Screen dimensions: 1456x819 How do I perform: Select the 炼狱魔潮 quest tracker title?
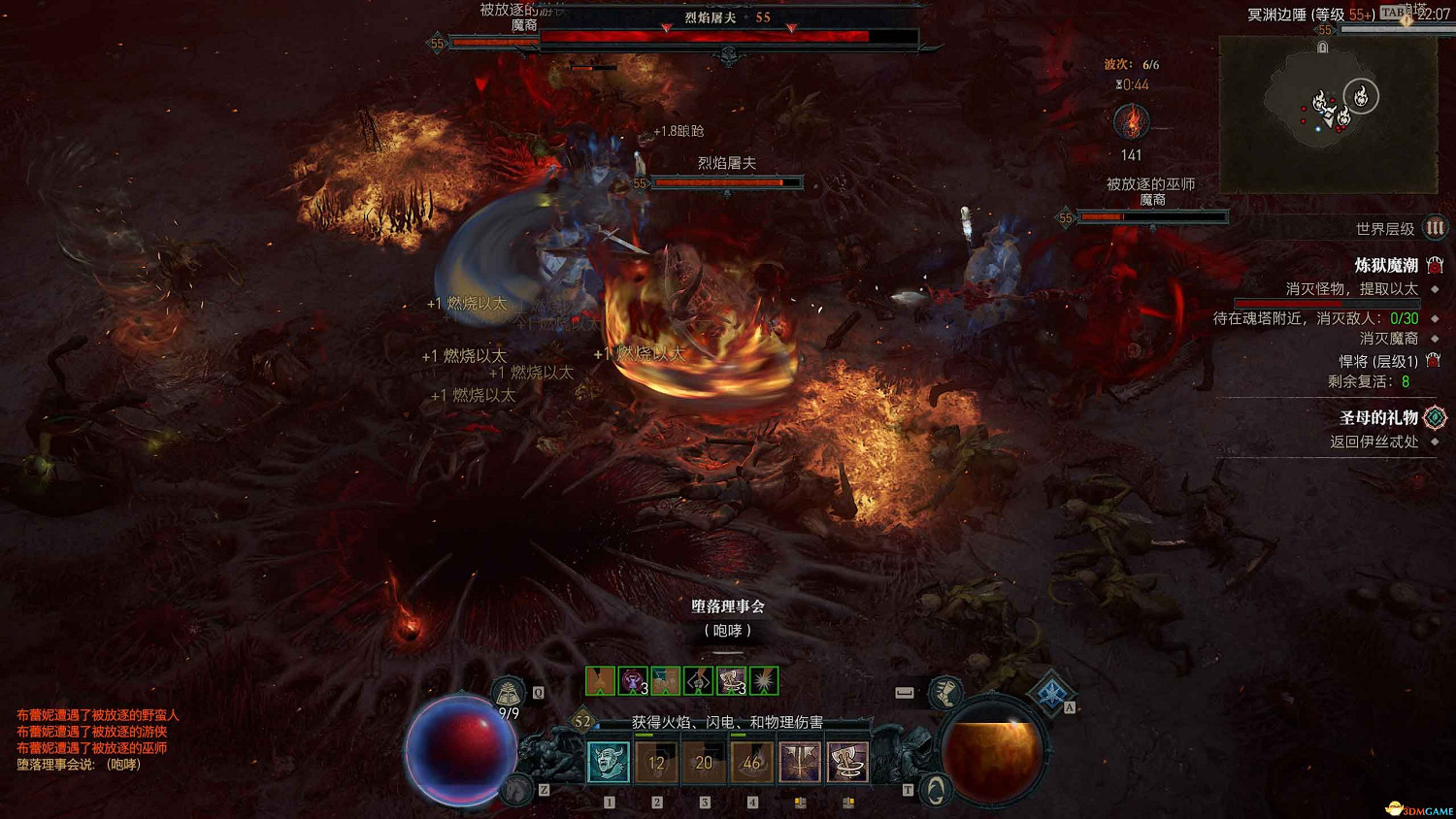(x=1386, y=265)
